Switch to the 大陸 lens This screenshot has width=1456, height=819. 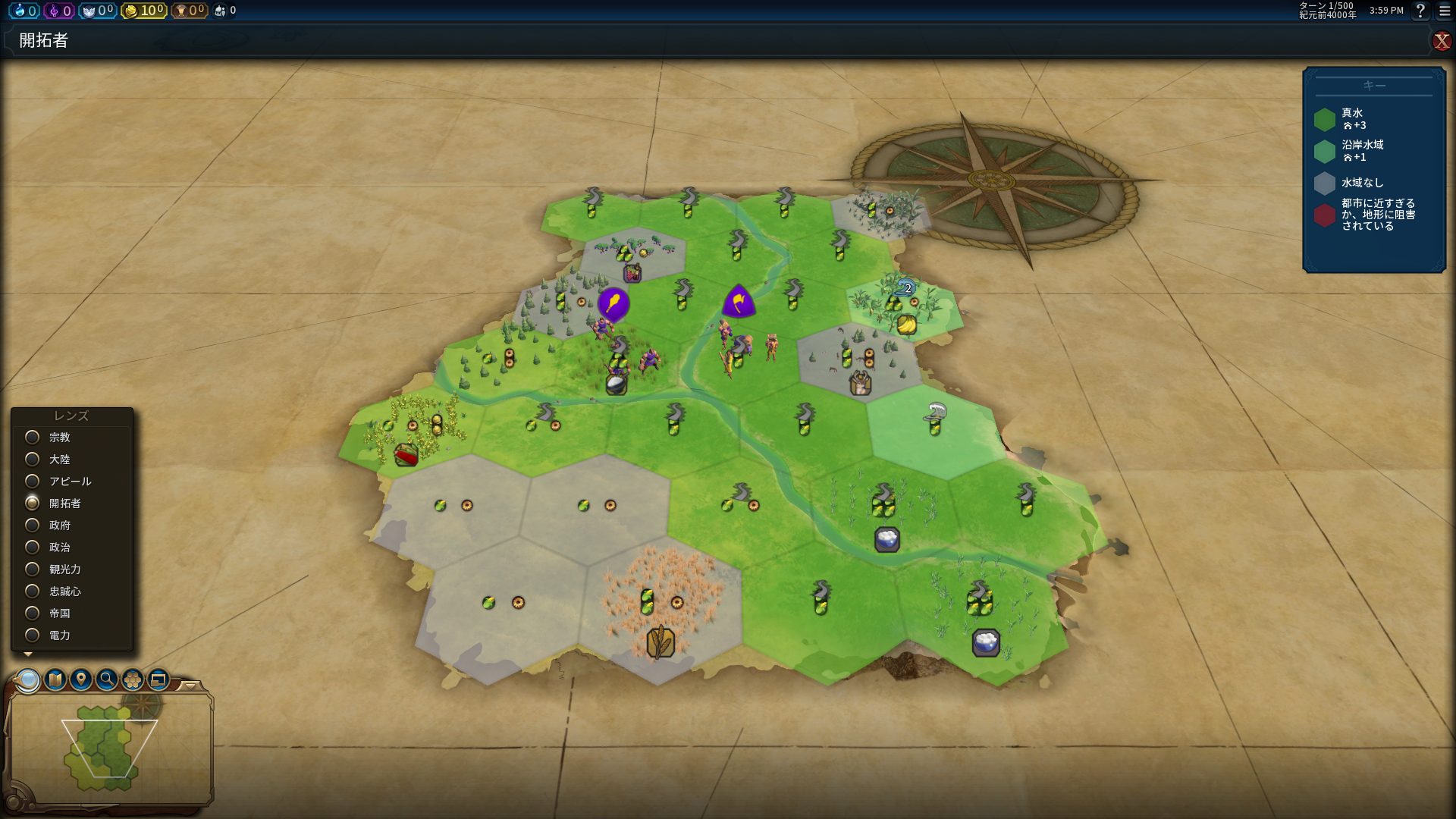33,460
